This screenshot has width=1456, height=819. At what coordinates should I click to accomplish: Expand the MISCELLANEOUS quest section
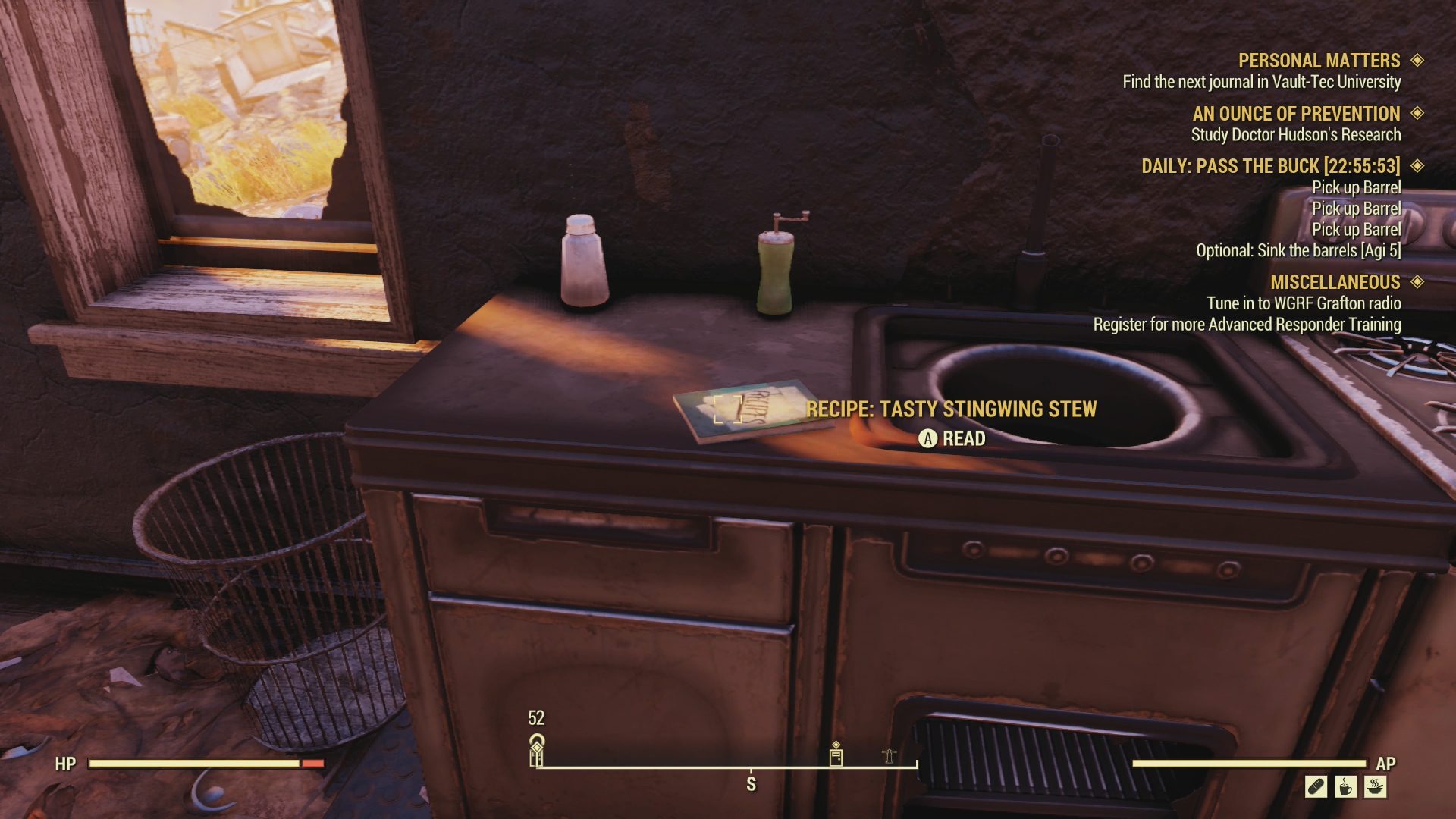1335,282
